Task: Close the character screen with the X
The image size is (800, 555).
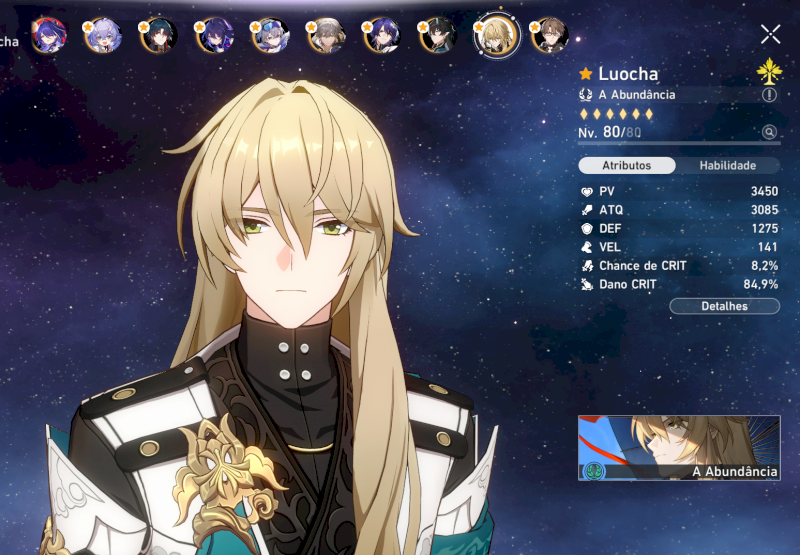Action: click(x=770, y=34)
